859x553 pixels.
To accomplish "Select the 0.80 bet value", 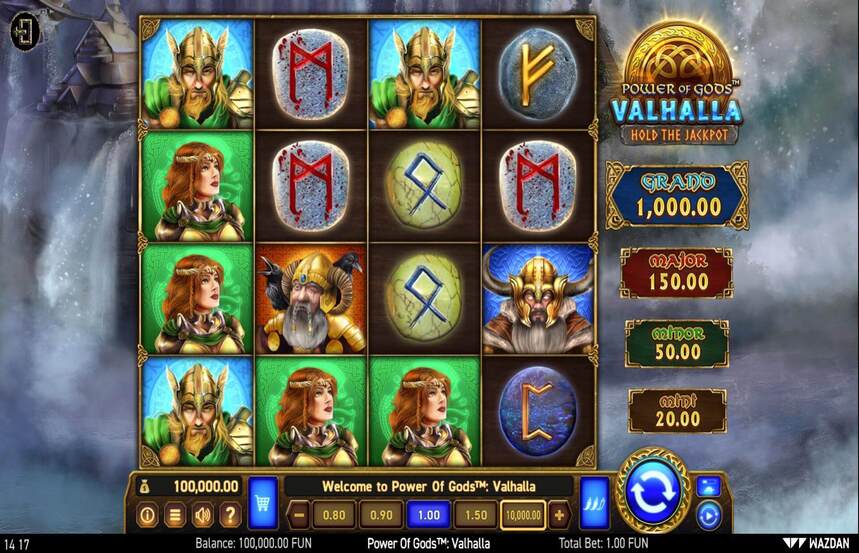I will [334, 516].
